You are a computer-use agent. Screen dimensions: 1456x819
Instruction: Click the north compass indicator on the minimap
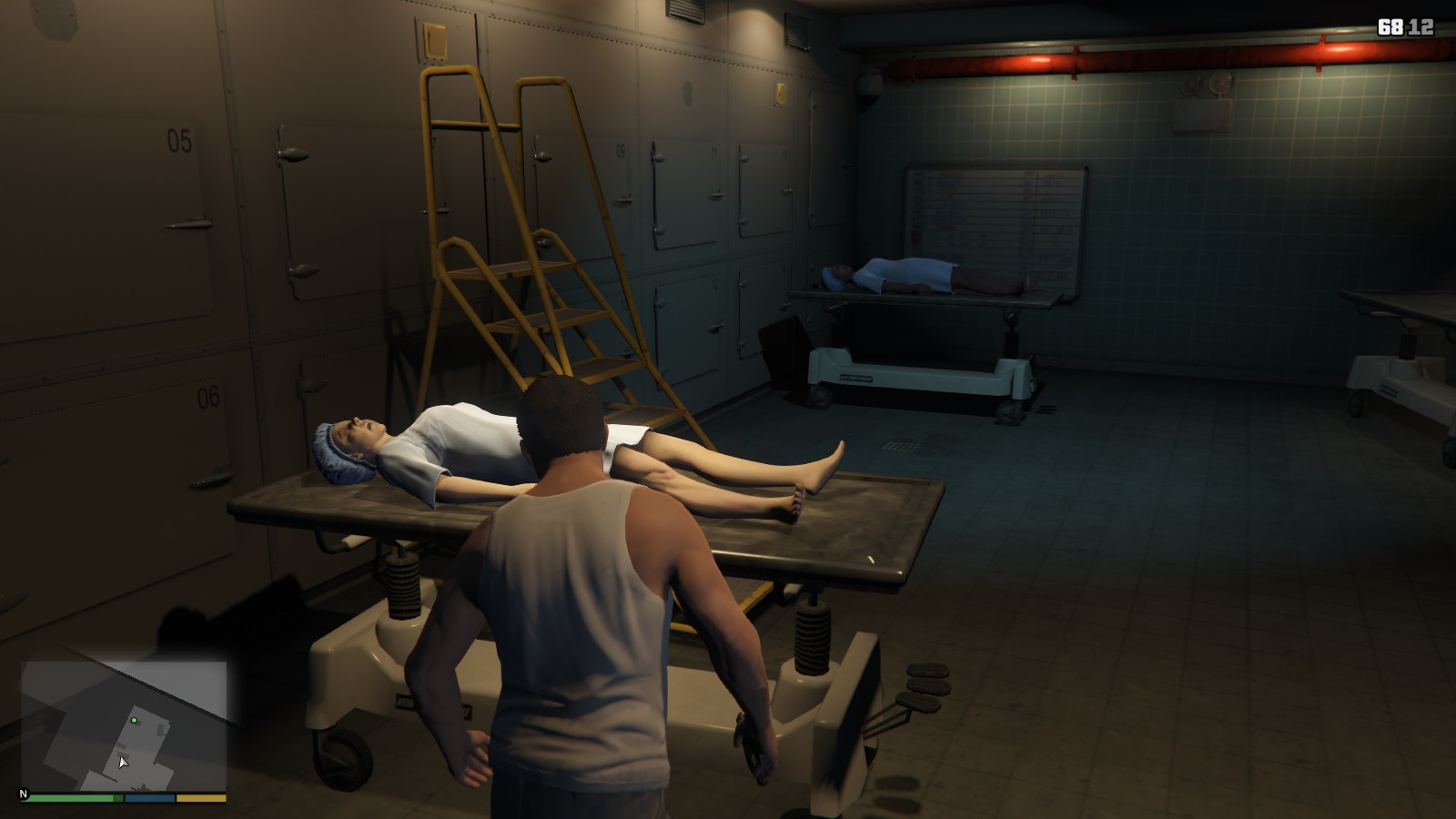coord(24,794)
